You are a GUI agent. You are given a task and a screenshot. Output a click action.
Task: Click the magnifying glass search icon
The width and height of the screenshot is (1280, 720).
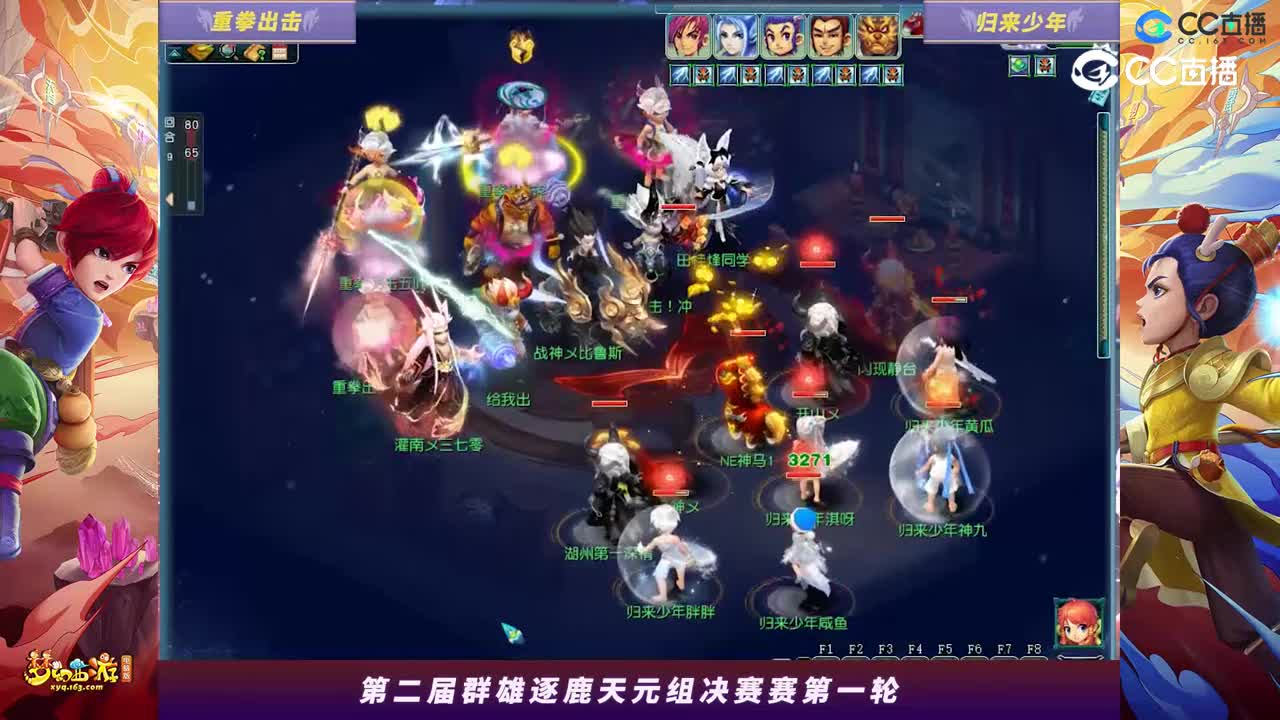227,54
